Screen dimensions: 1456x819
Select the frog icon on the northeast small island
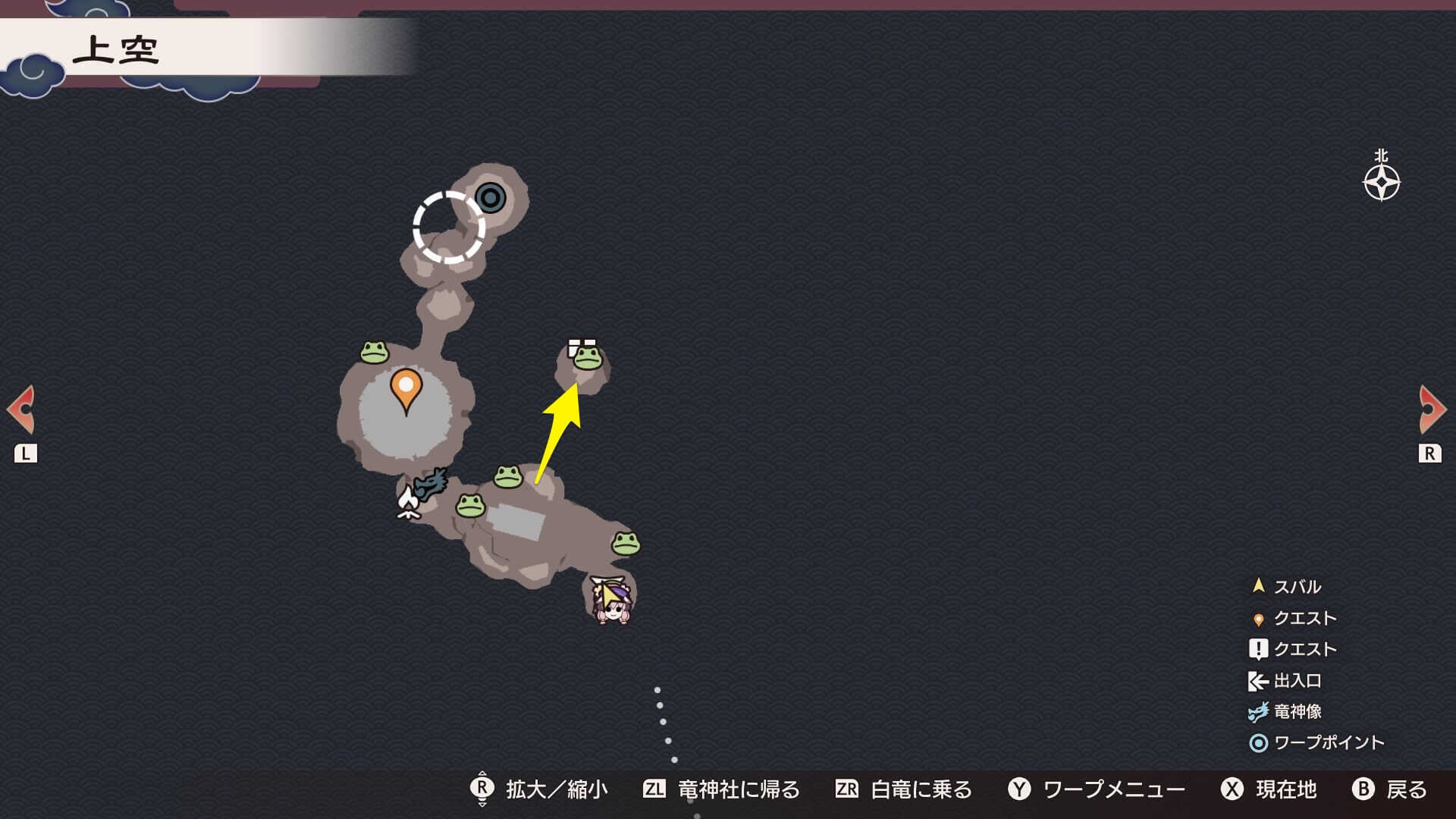coord(588,358)
